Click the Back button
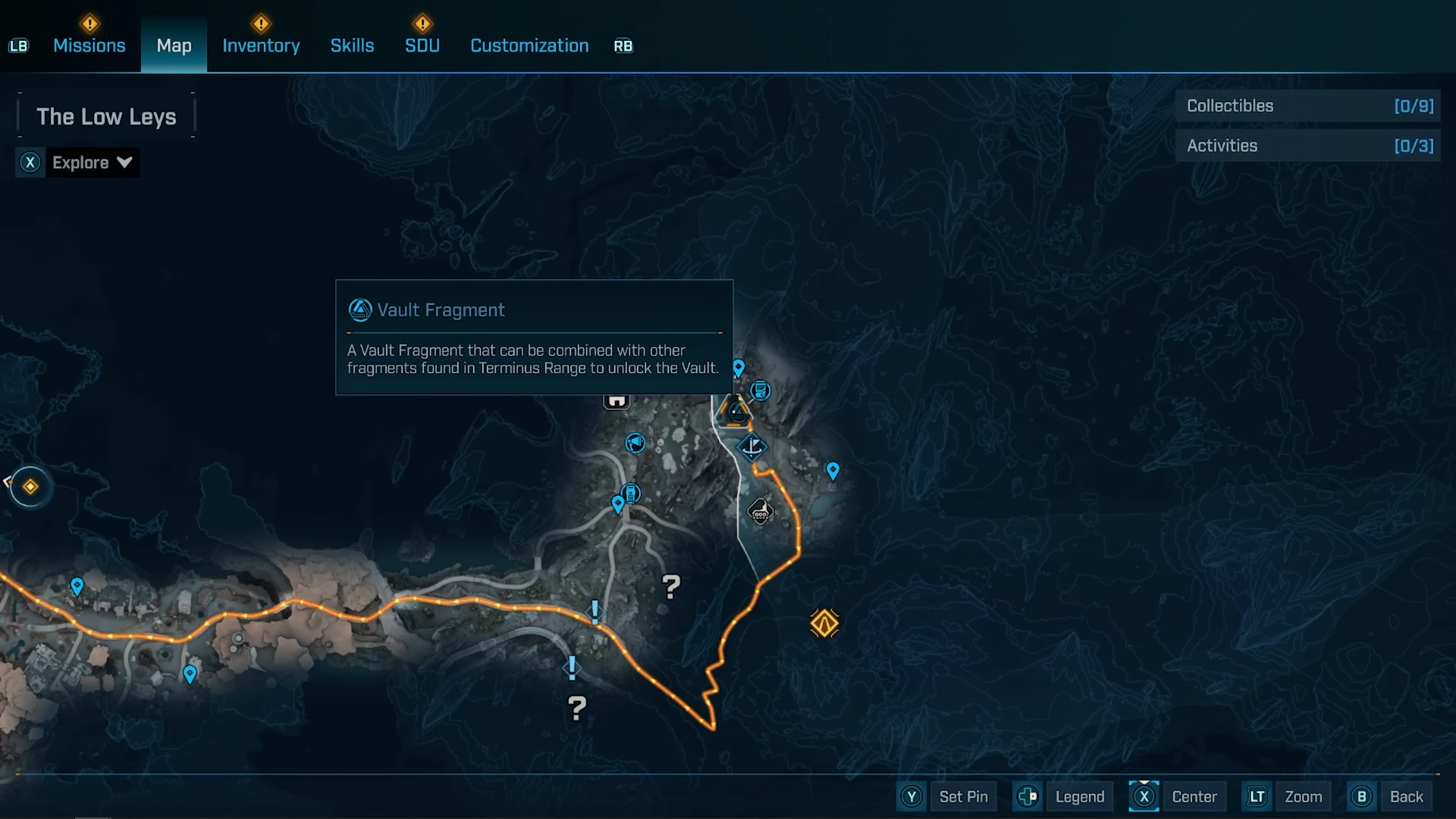Viewport: 1456px width, 819px height. pyautogui.click(x=1407, y=796)
